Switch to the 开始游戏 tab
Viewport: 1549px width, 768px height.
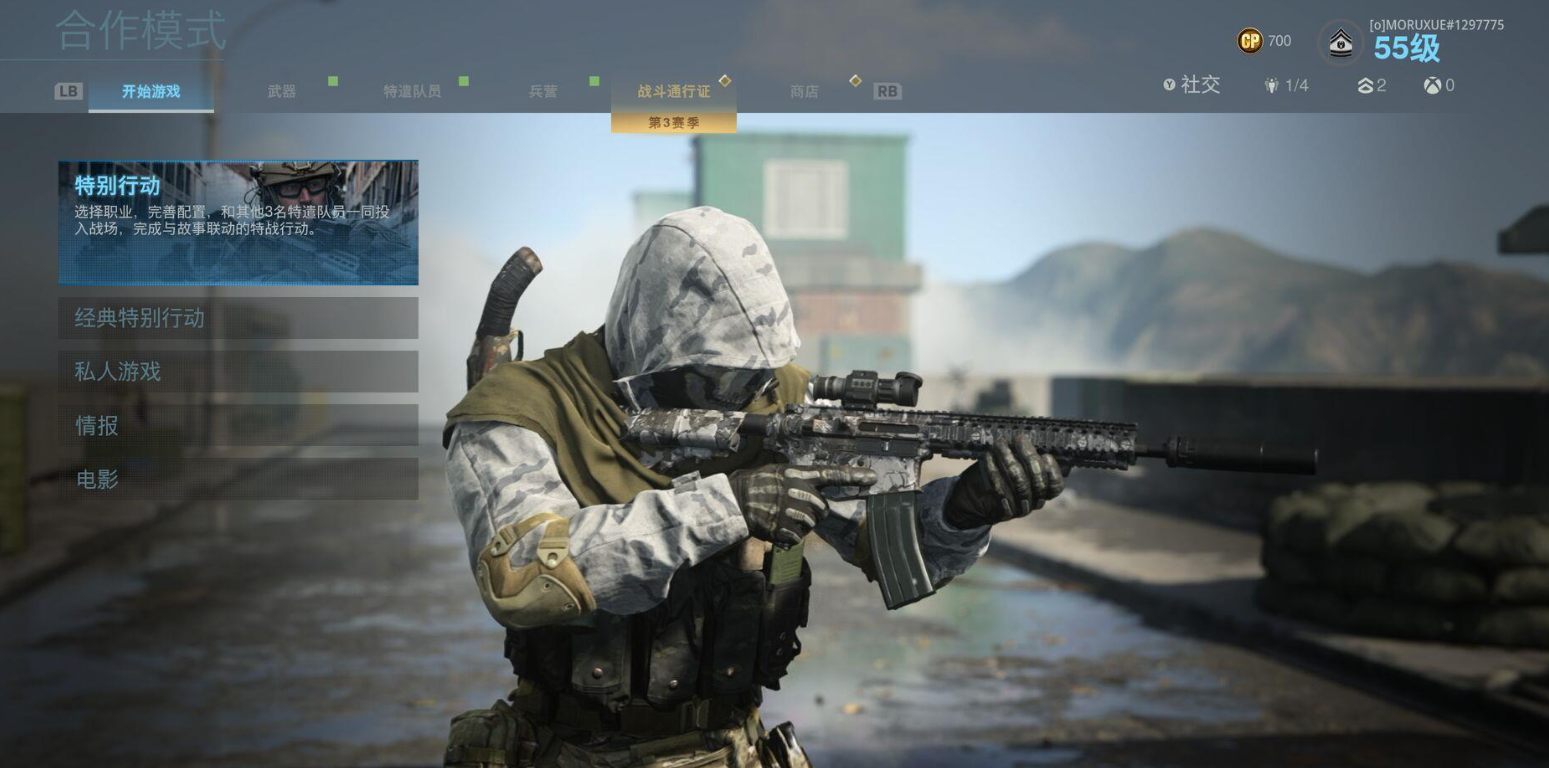click(x=151, y=91)
